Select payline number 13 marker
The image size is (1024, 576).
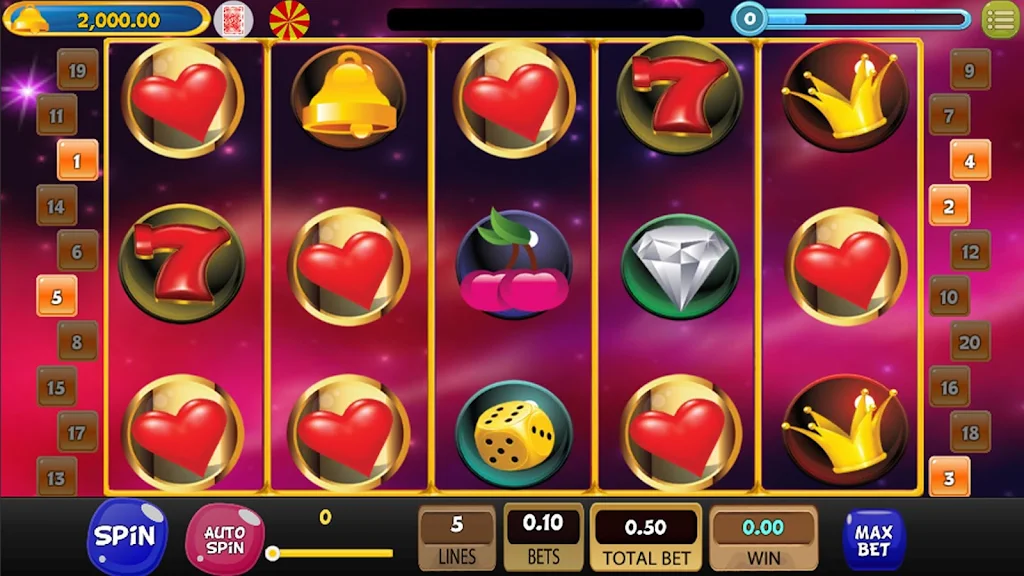[56, 477]
